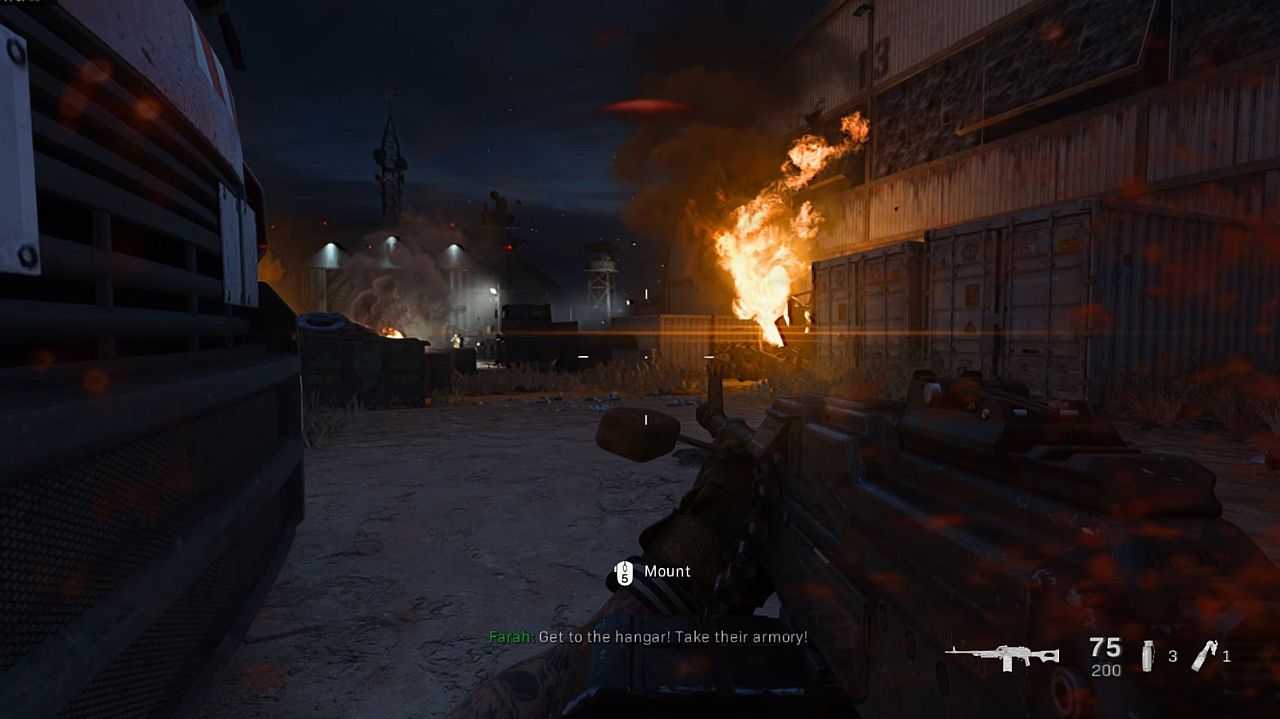The width and height of the screenshot is (1280, 719).
Task: Select the light machine gun weapon icon
Action: click(1002, 656)
